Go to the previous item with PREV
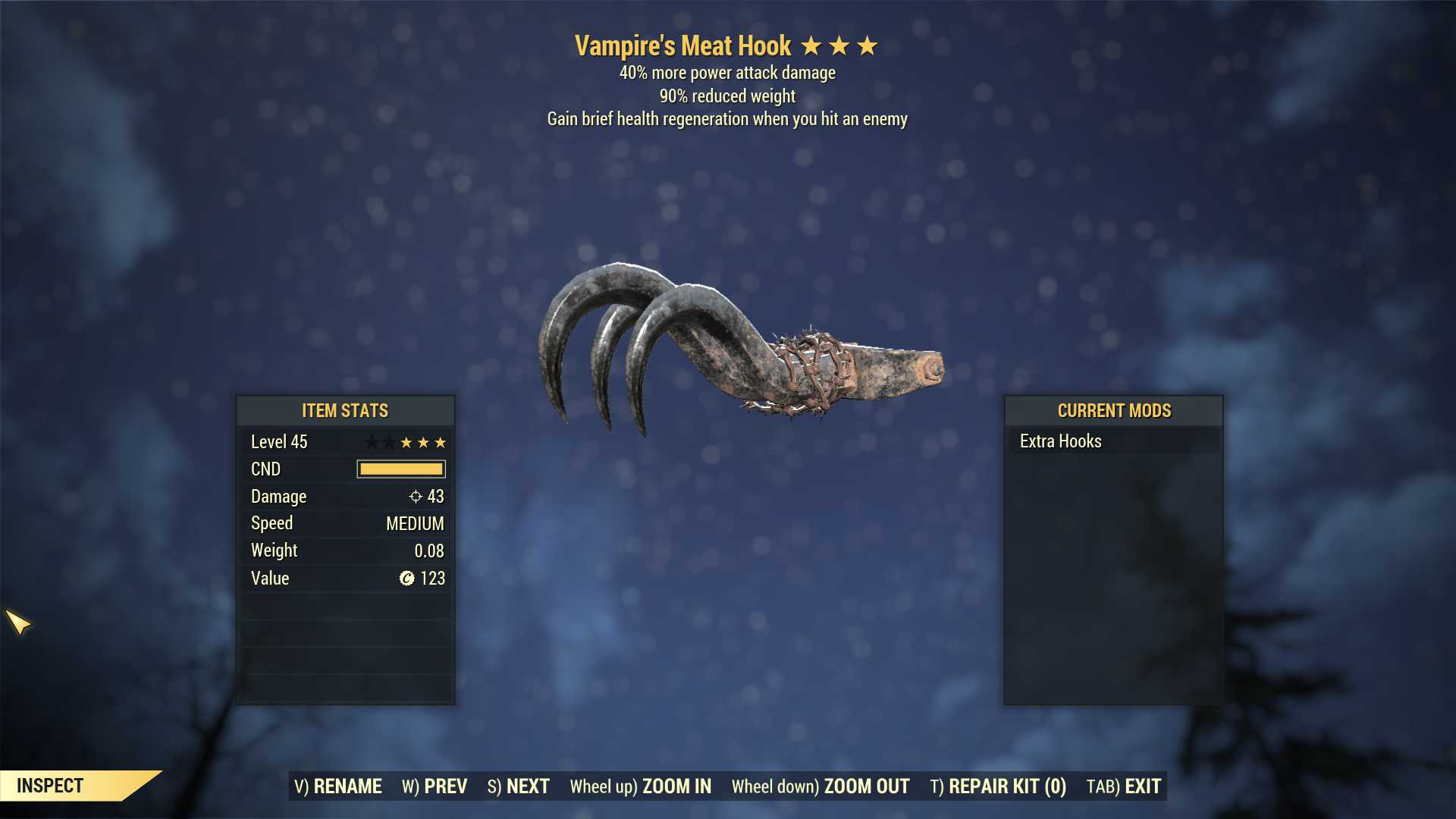Image resolution: width=1456 pixels, height=819 pixels. [435, 786]
